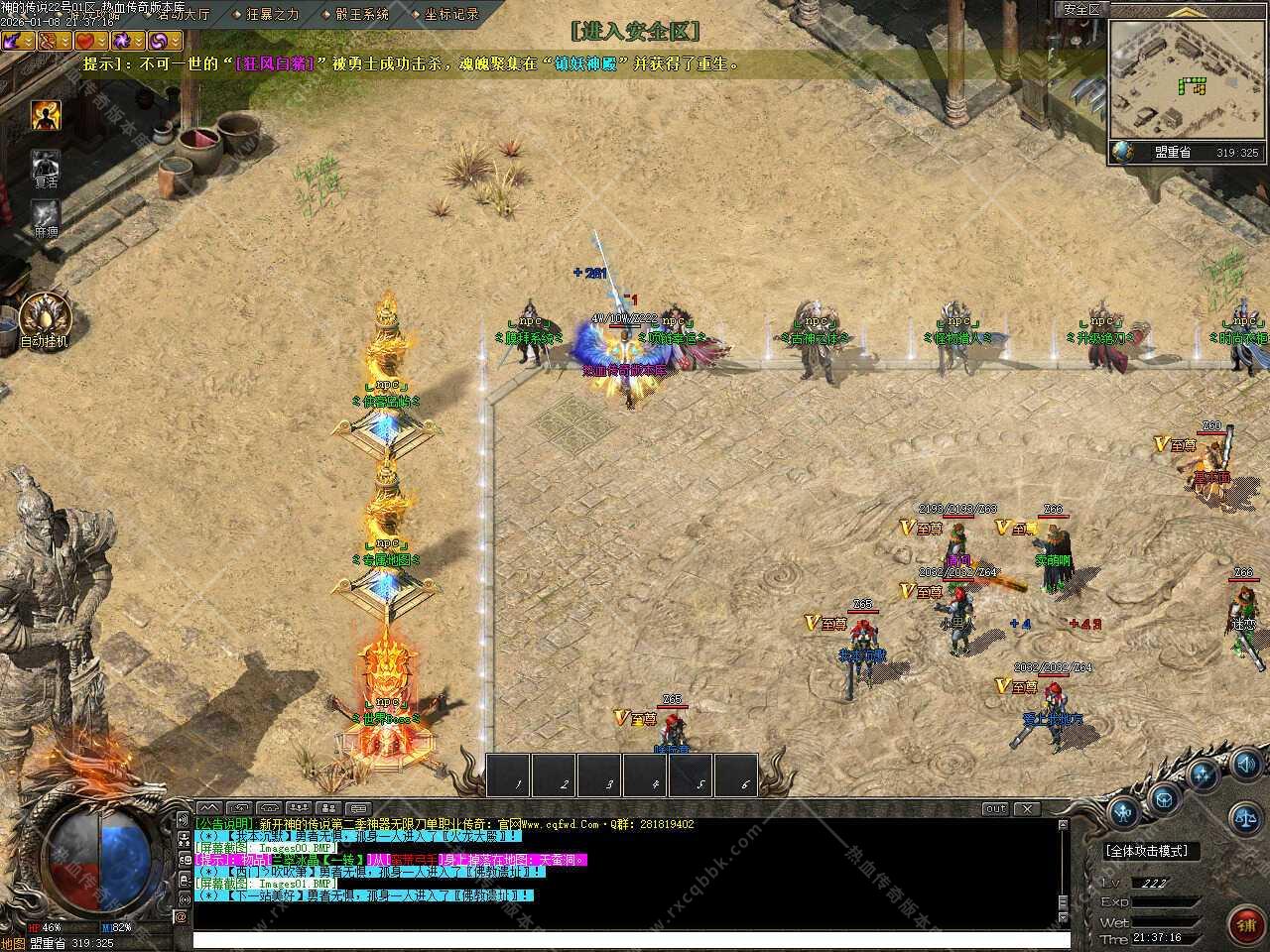The height and width of the screenshot is (952, 1270).
Task: Click the chat window 'out' button
Action: [995, 809]
